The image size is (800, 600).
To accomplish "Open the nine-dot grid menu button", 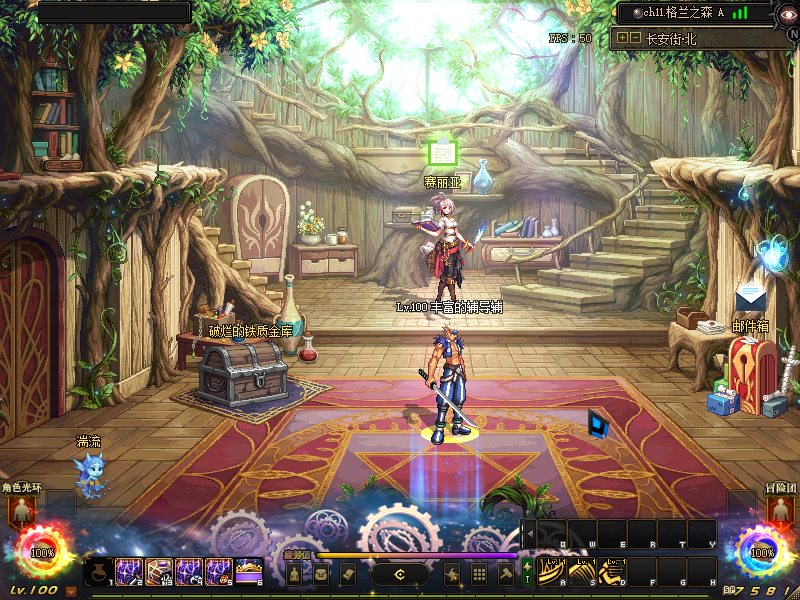I will click(x=479, y=574).
